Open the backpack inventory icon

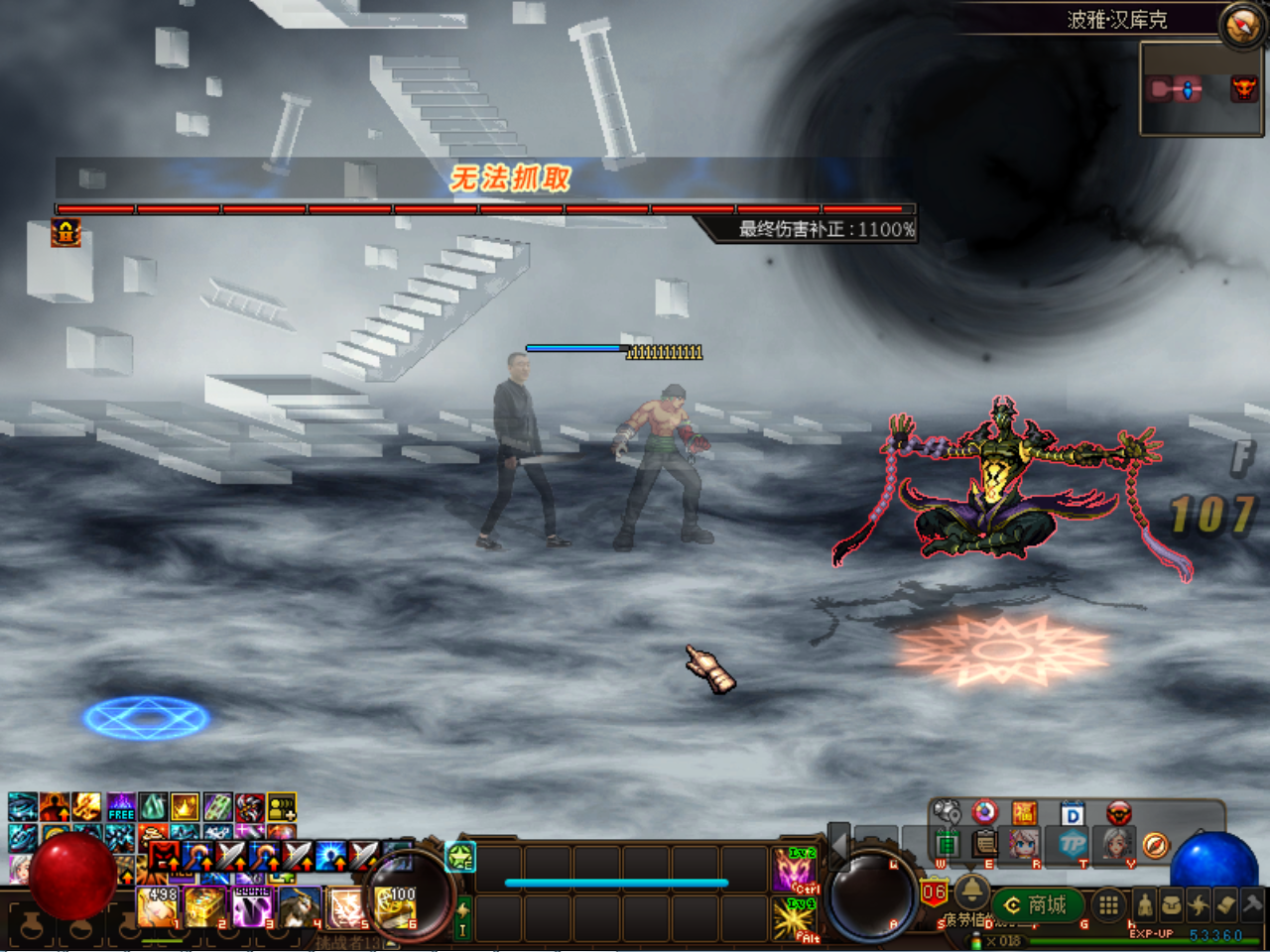1172,904
